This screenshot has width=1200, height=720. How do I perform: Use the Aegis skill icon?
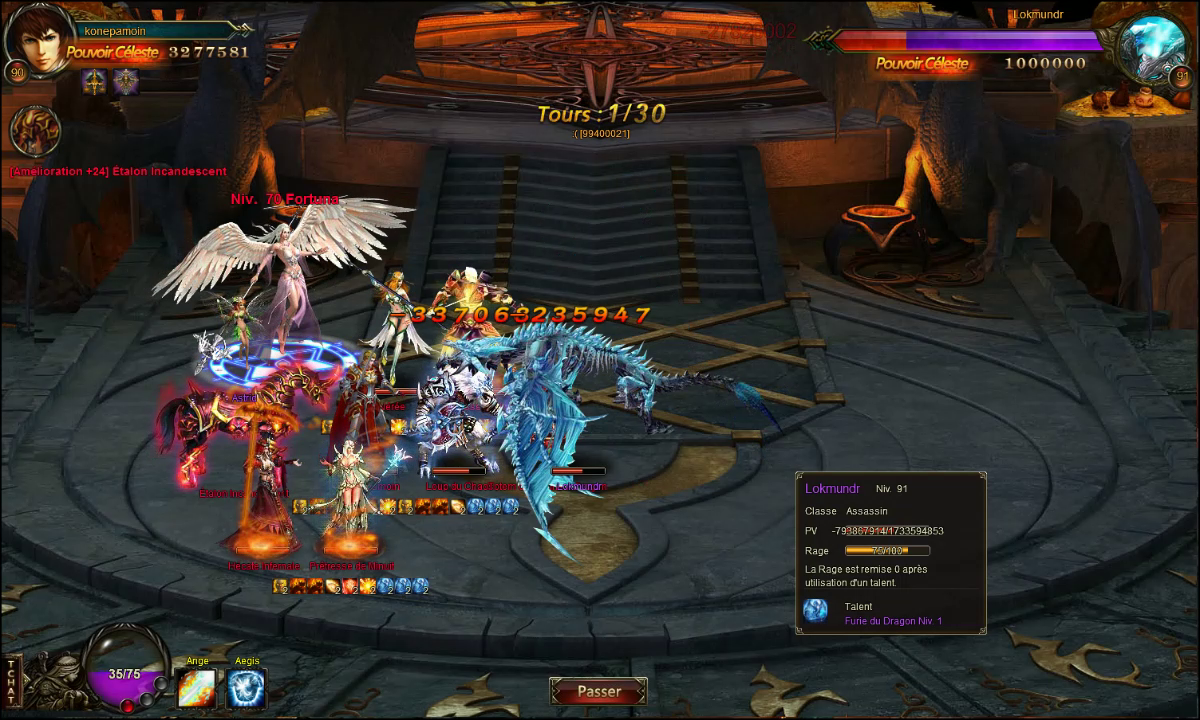(246, 688)
